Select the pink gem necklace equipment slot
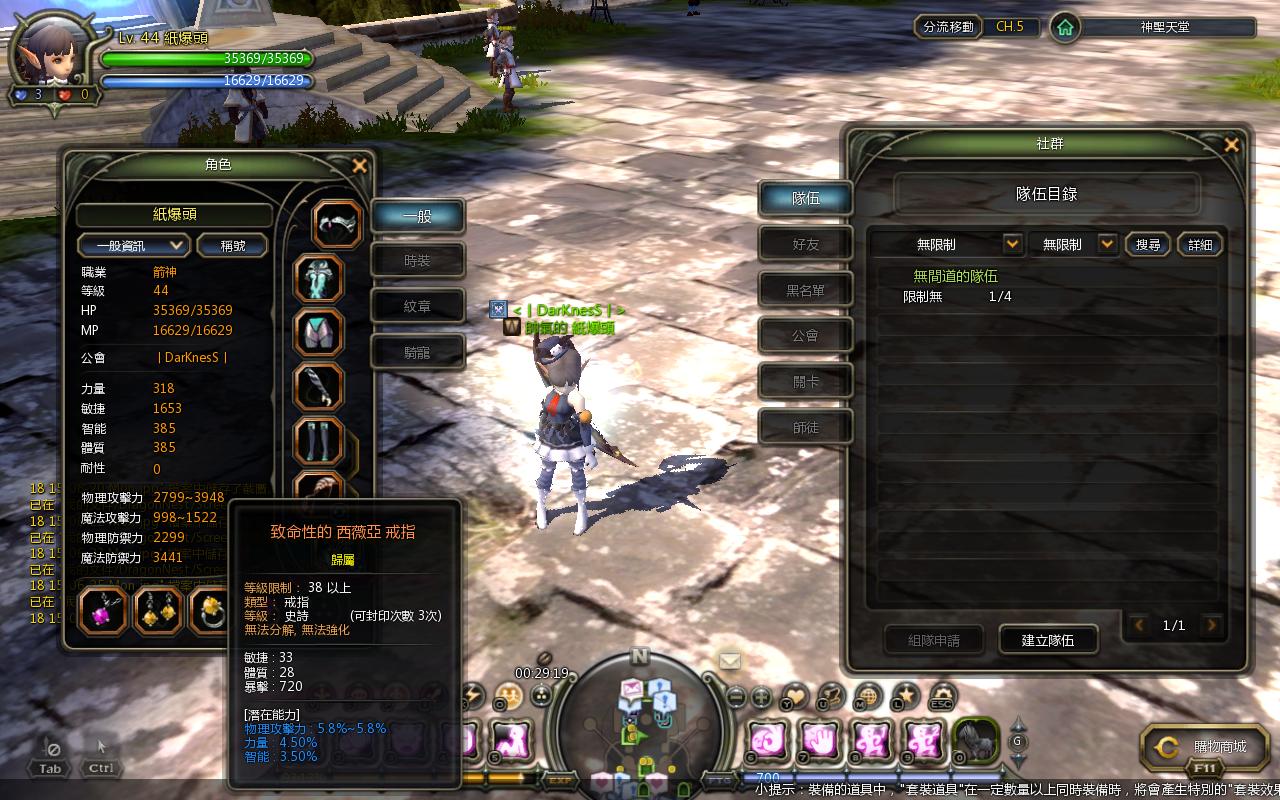 click(103, 612)
